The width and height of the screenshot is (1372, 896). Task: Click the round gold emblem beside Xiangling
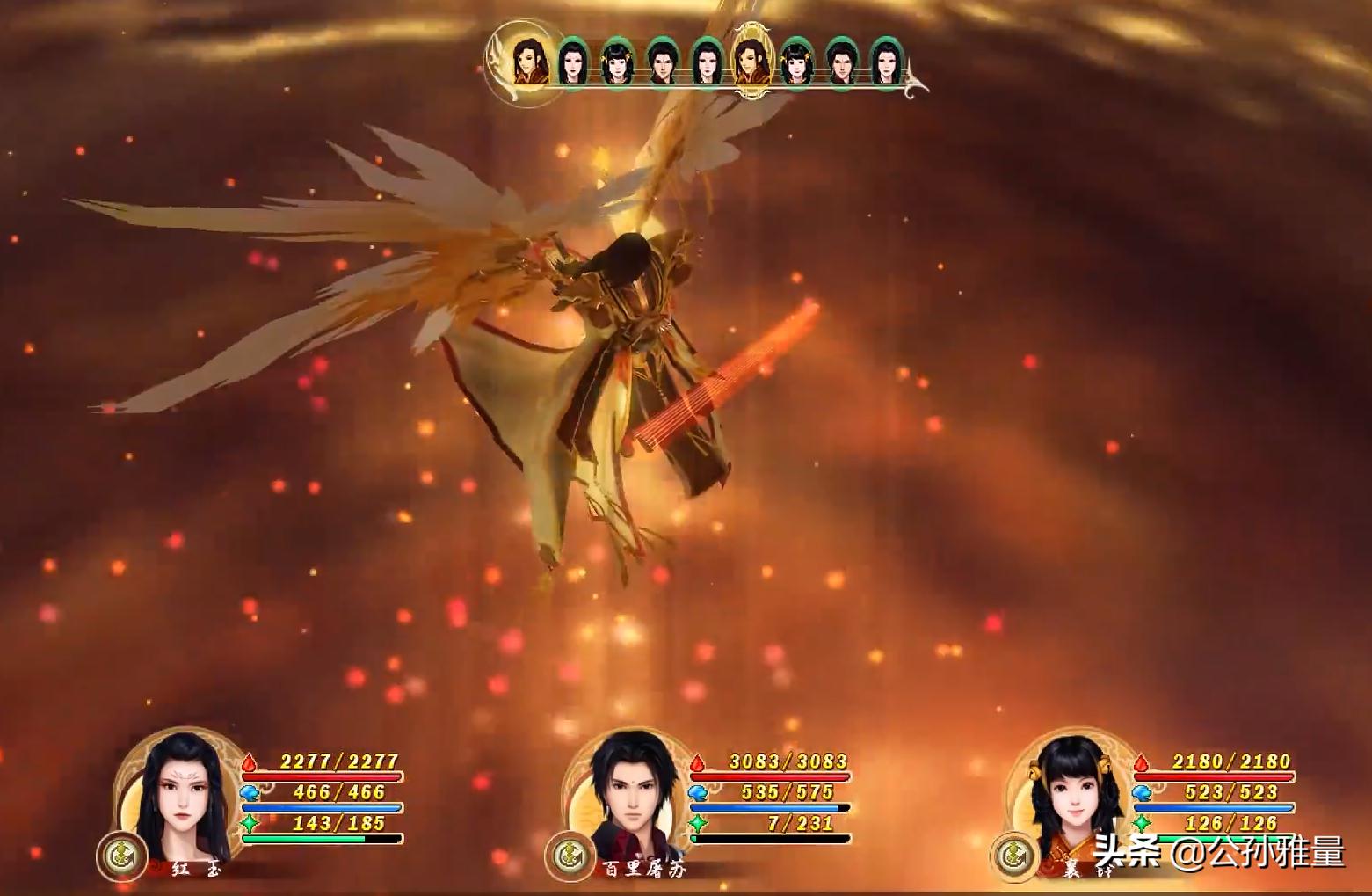1014,856
